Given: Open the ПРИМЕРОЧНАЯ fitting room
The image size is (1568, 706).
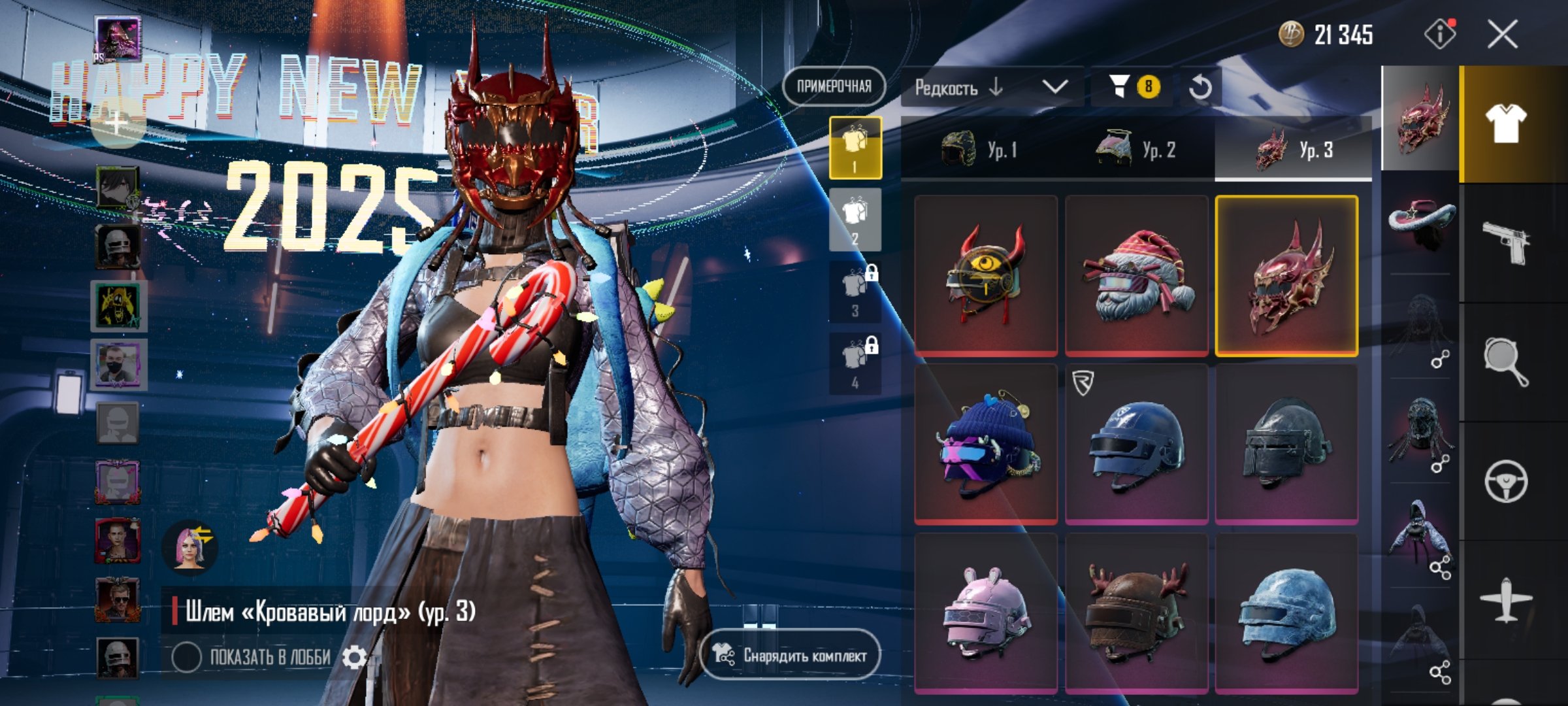Looking at the screenshot, I should (x=834, y=86).
